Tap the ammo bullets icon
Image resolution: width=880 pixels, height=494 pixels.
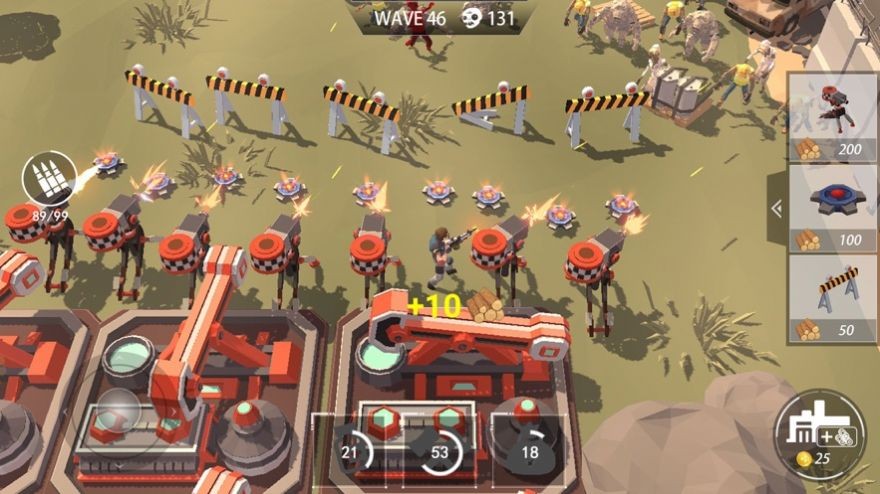(49, 178)
